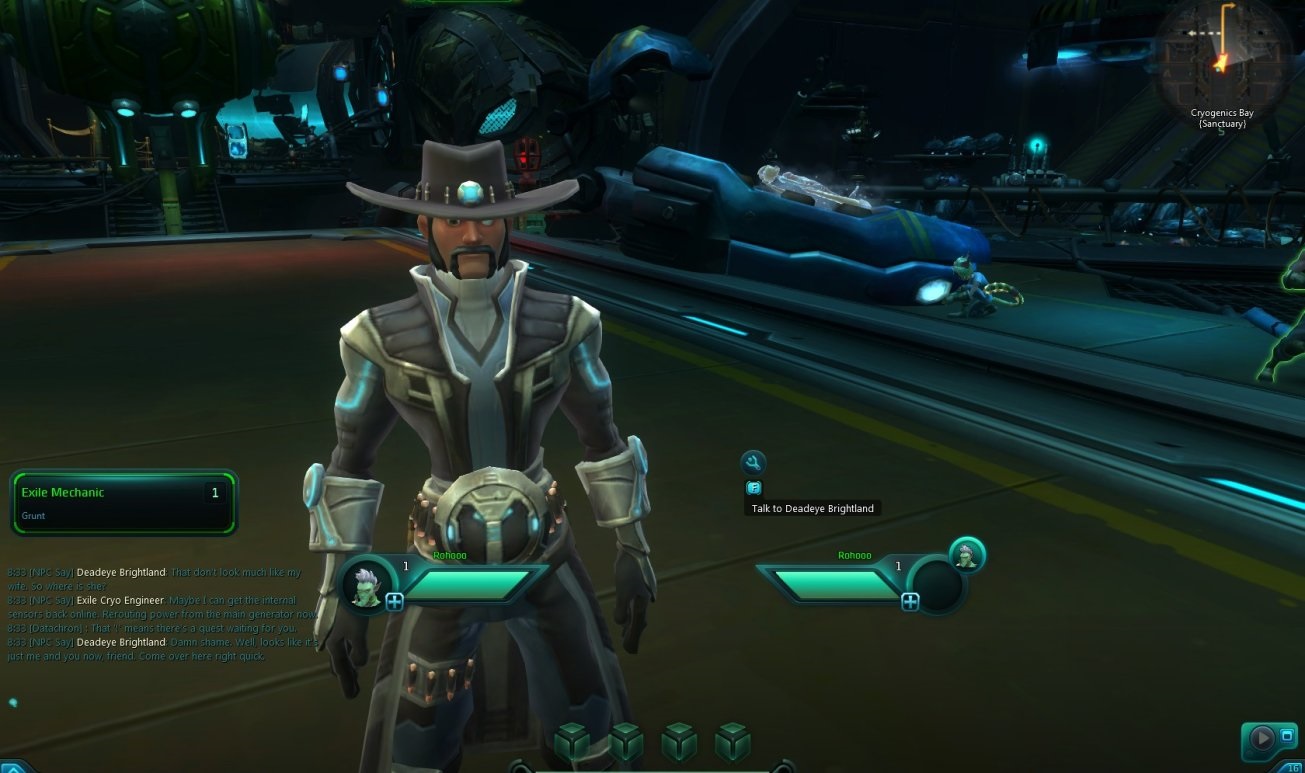
Task: Click the plus button beside the empty target circle
Action: coord(910,601)
